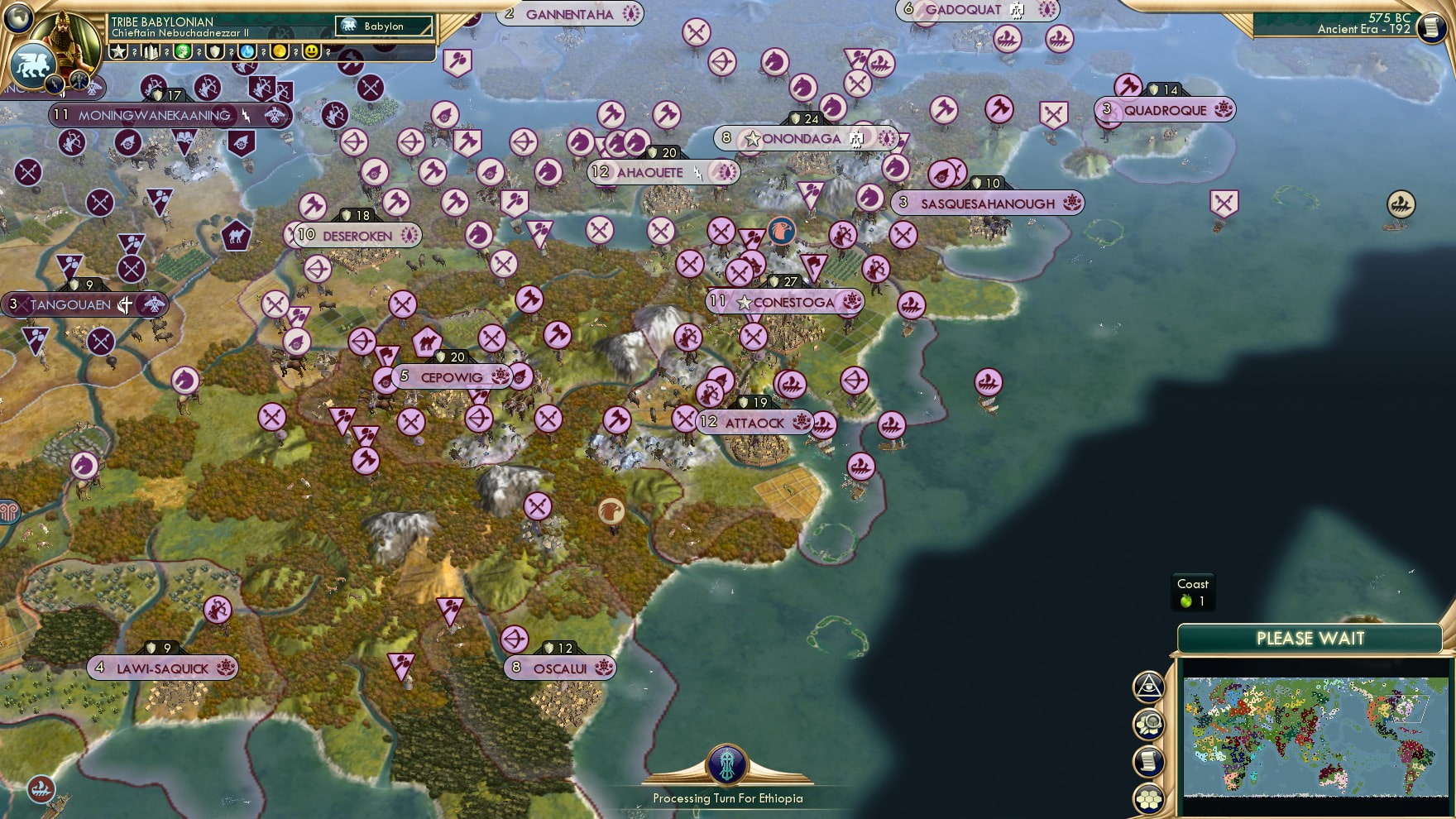Screen dimensions: 1456x819
Task: Toggle the green culture indicator in top bar
Action: 183,51
